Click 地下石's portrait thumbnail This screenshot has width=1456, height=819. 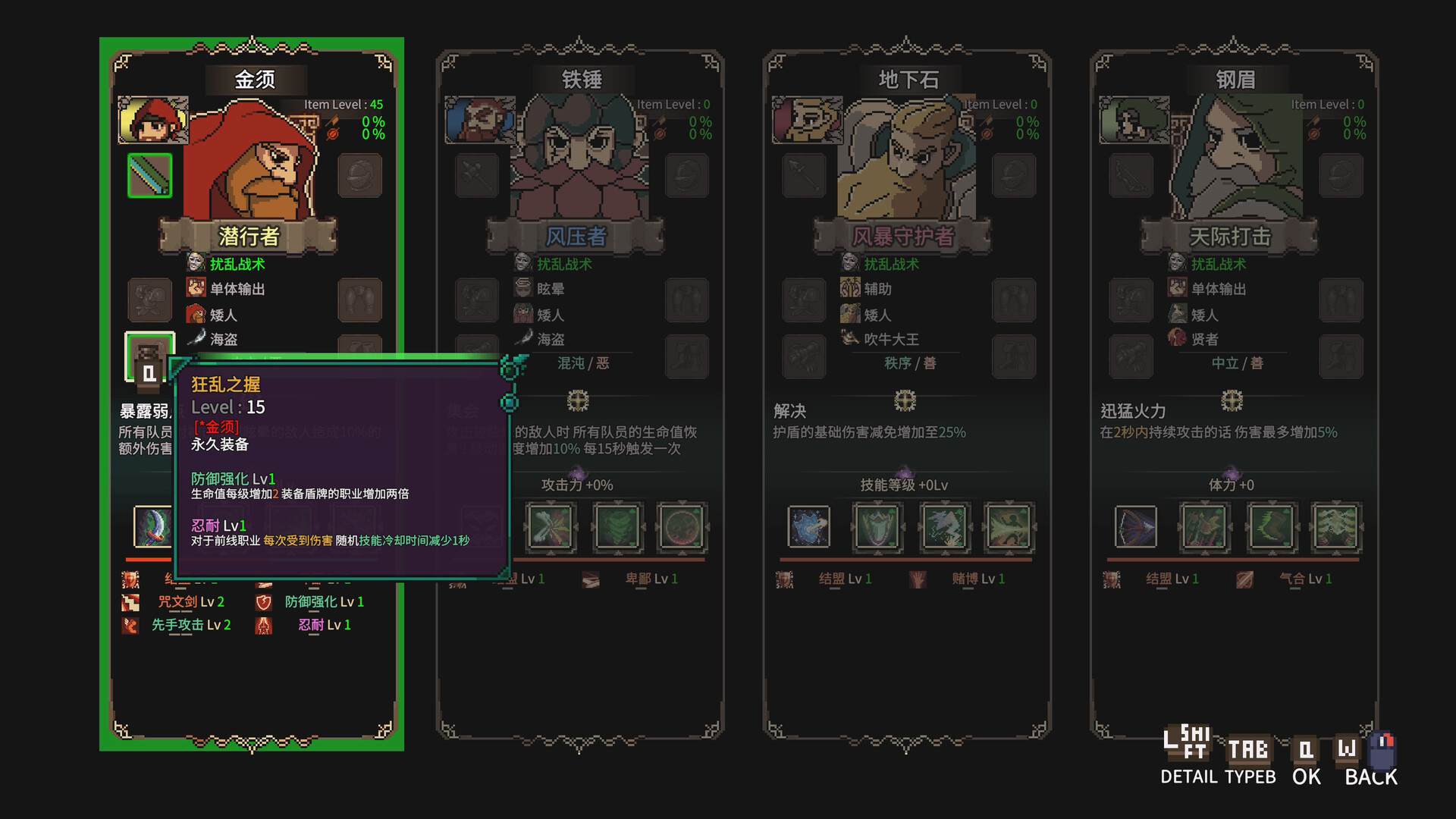tap(807, 120)
